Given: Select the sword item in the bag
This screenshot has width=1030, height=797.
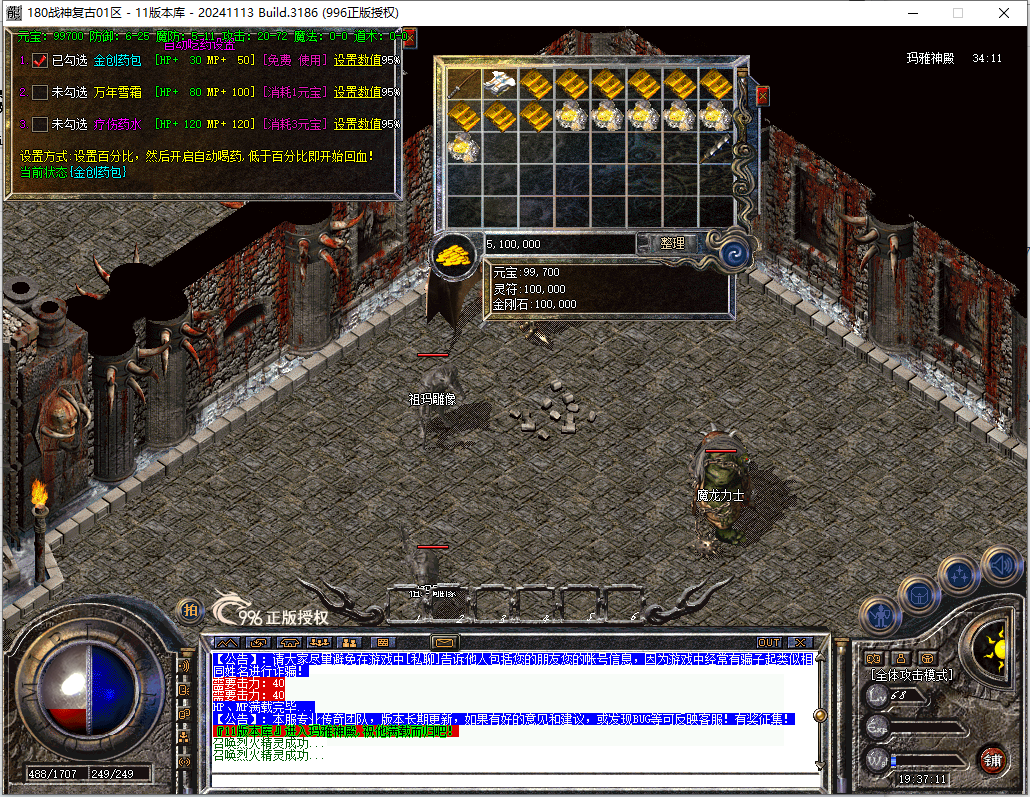Looking at the screenshot, I should [x=462, y=84].
